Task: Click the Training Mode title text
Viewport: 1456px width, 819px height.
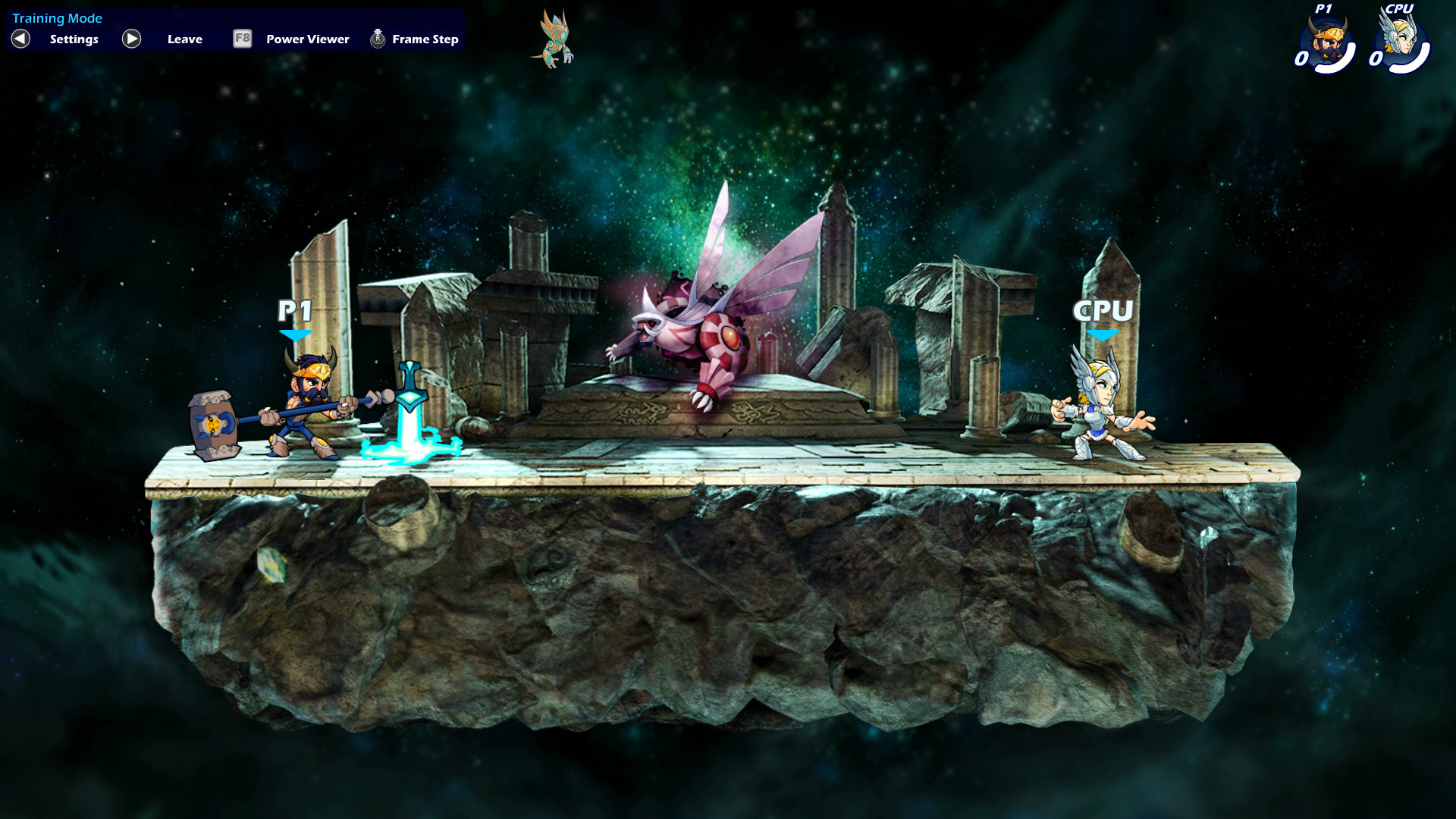Action: [58, 17]
